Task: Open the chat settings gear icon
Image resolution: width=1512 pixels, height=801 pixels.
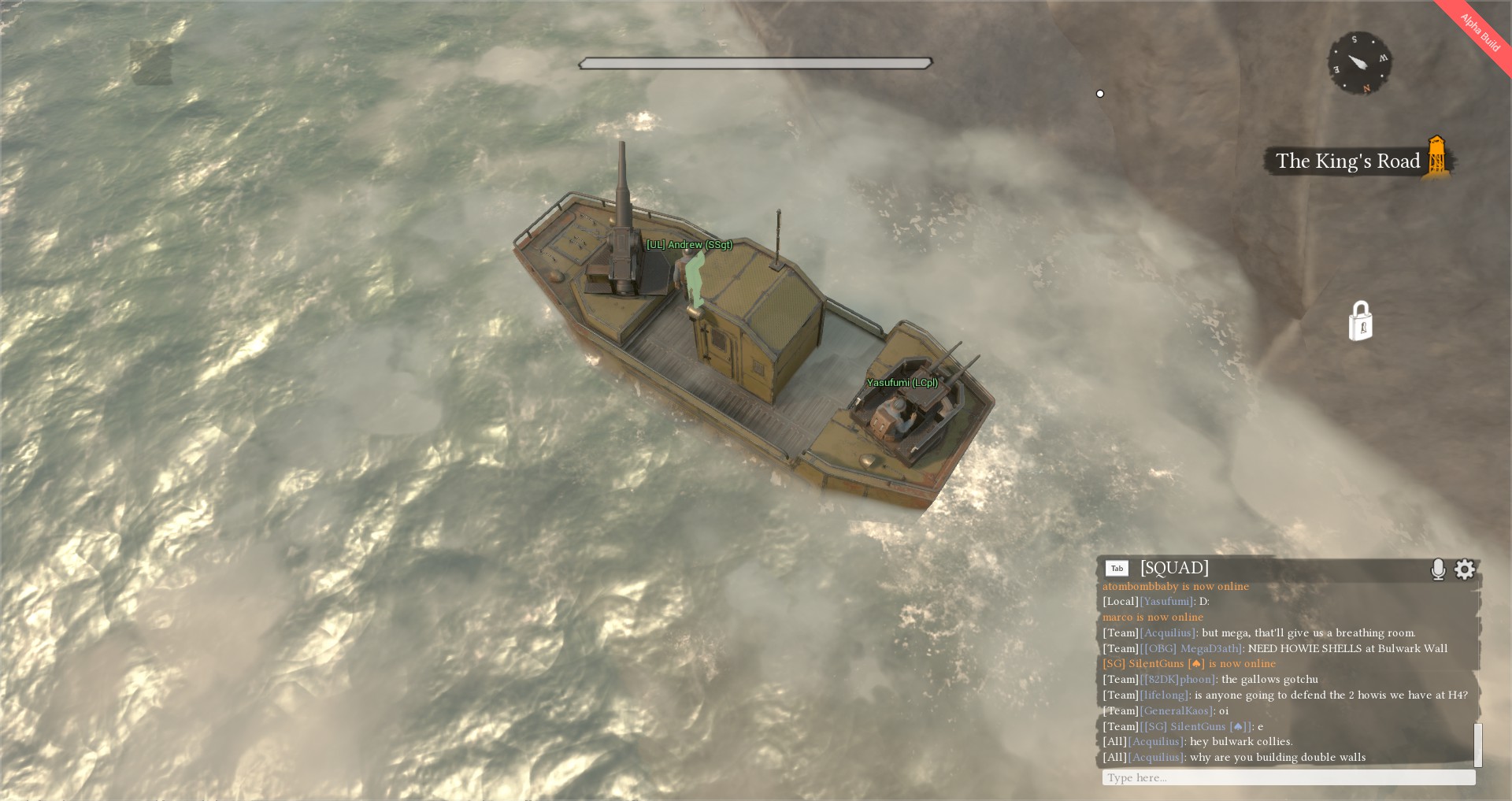Action: [1465, 569]
